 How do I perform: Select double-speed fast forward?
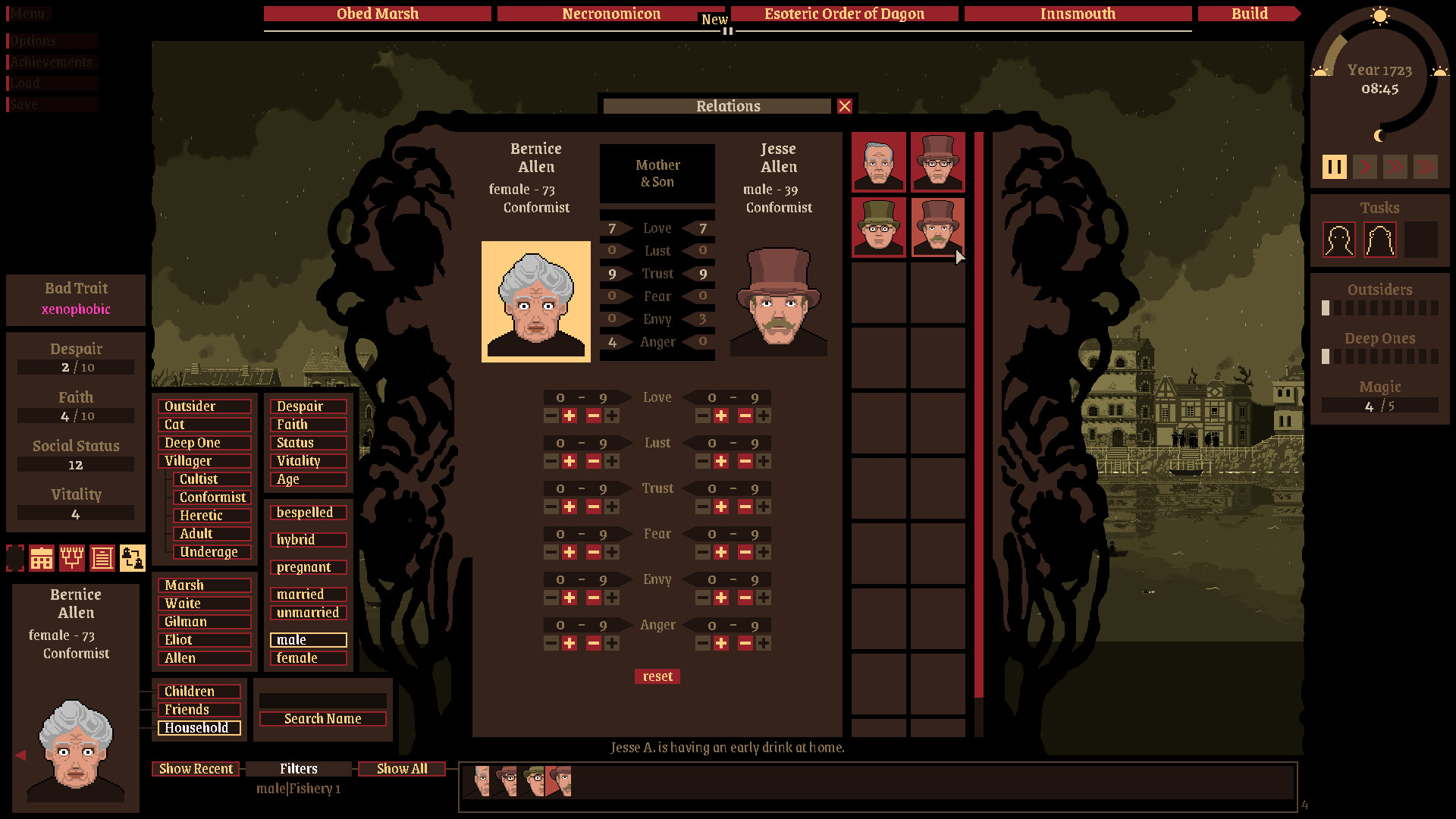[1396, 167]
